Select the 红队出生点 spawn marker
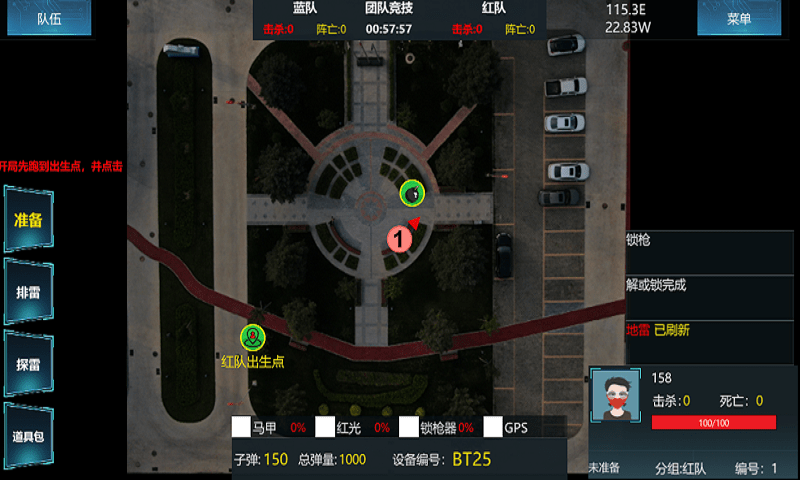 point(253,338)
